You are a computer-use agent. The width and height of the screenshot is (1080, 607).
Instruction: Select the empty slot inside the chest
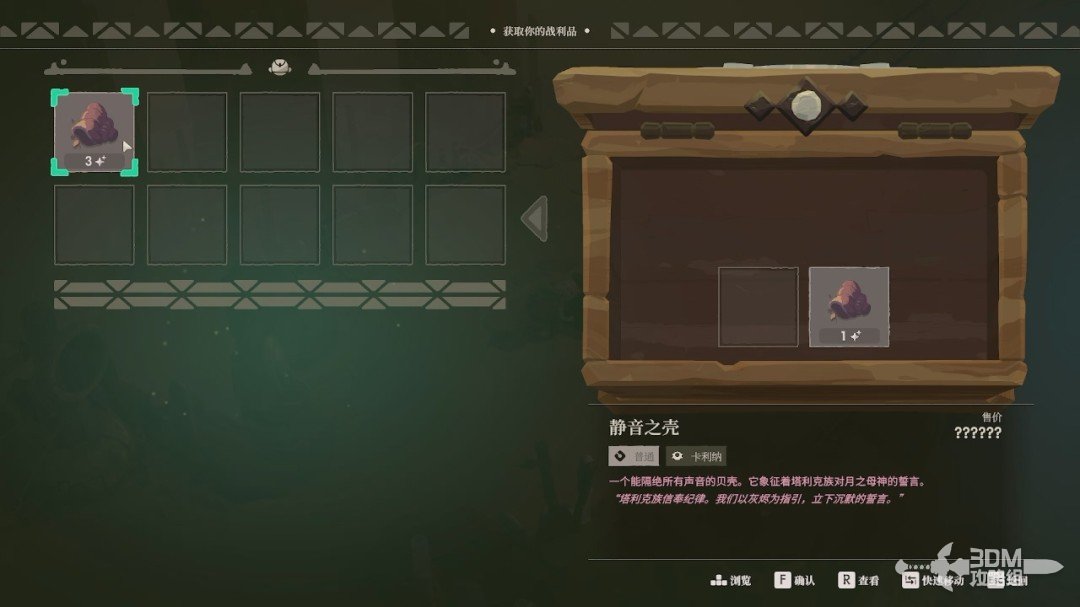pos(758,306)
